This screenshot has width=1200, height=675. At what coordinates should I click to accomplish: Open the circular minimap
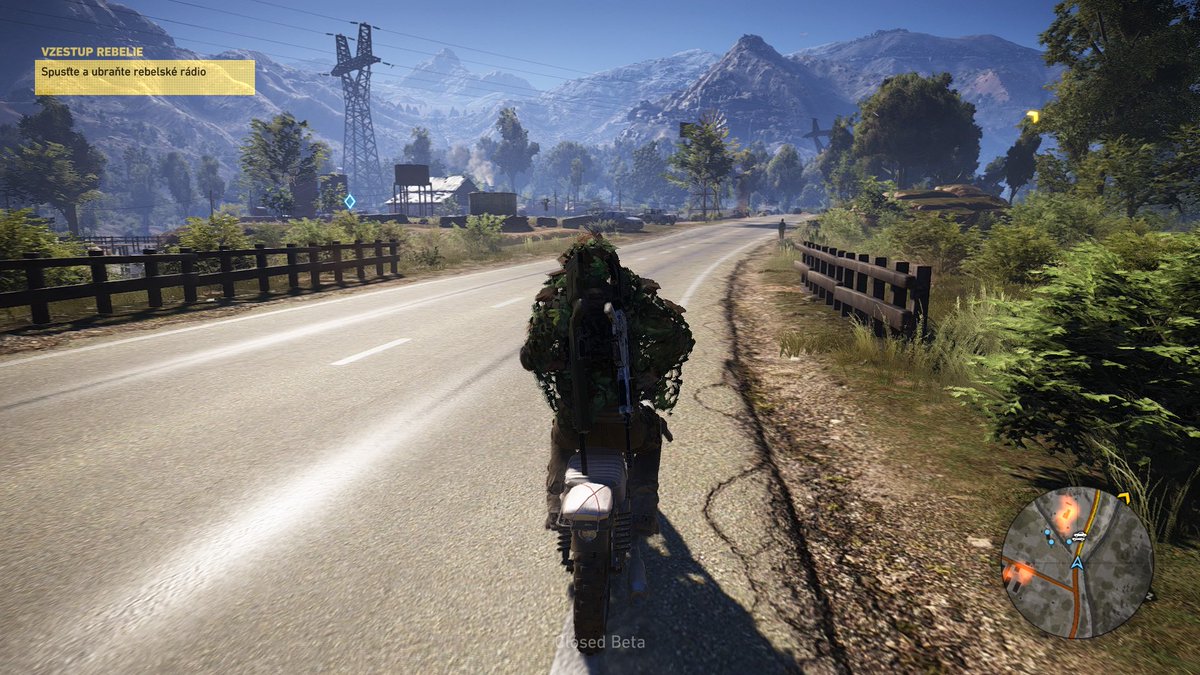click(x=1077, y=562)
